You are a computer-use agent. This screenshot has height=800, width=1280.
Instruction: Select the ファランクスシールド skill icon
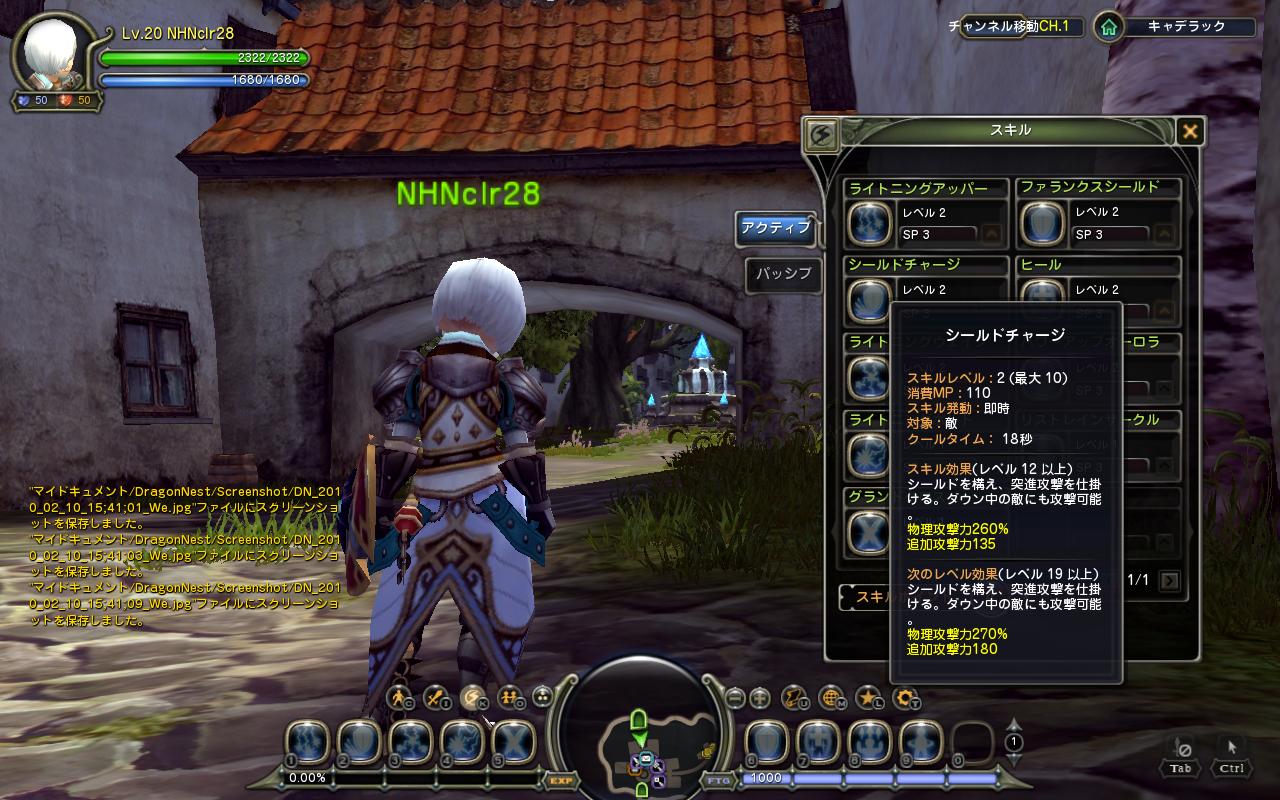coord(1042,223)
